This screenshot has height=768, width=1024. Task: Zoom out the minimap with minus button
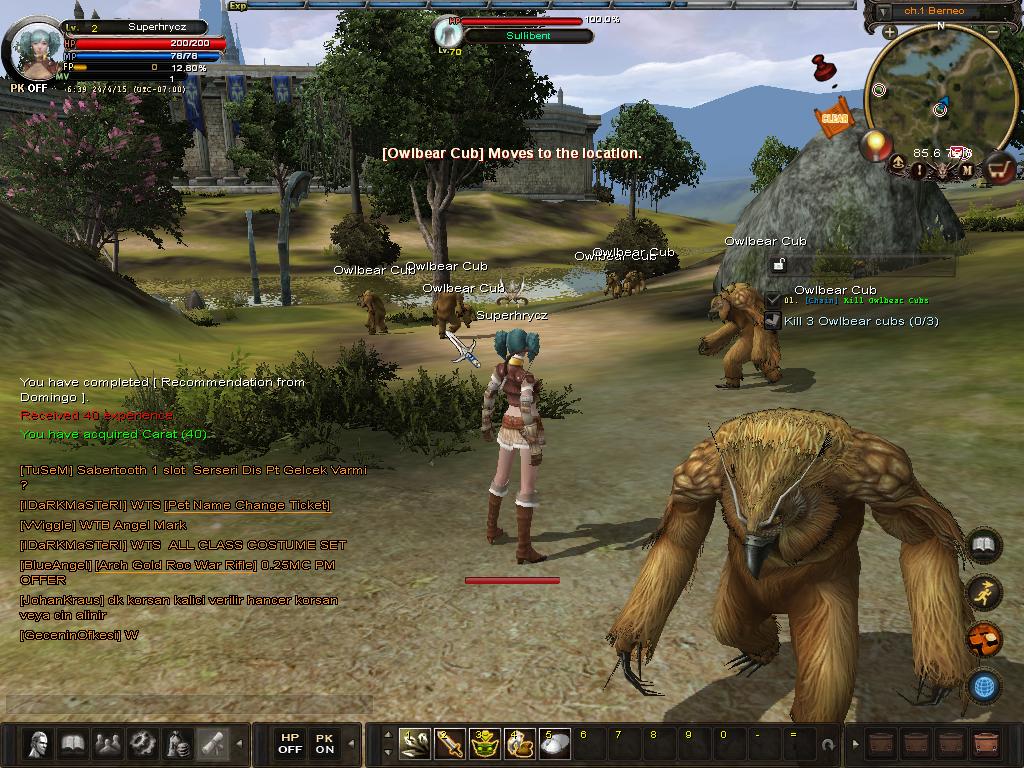coord(993,32)
